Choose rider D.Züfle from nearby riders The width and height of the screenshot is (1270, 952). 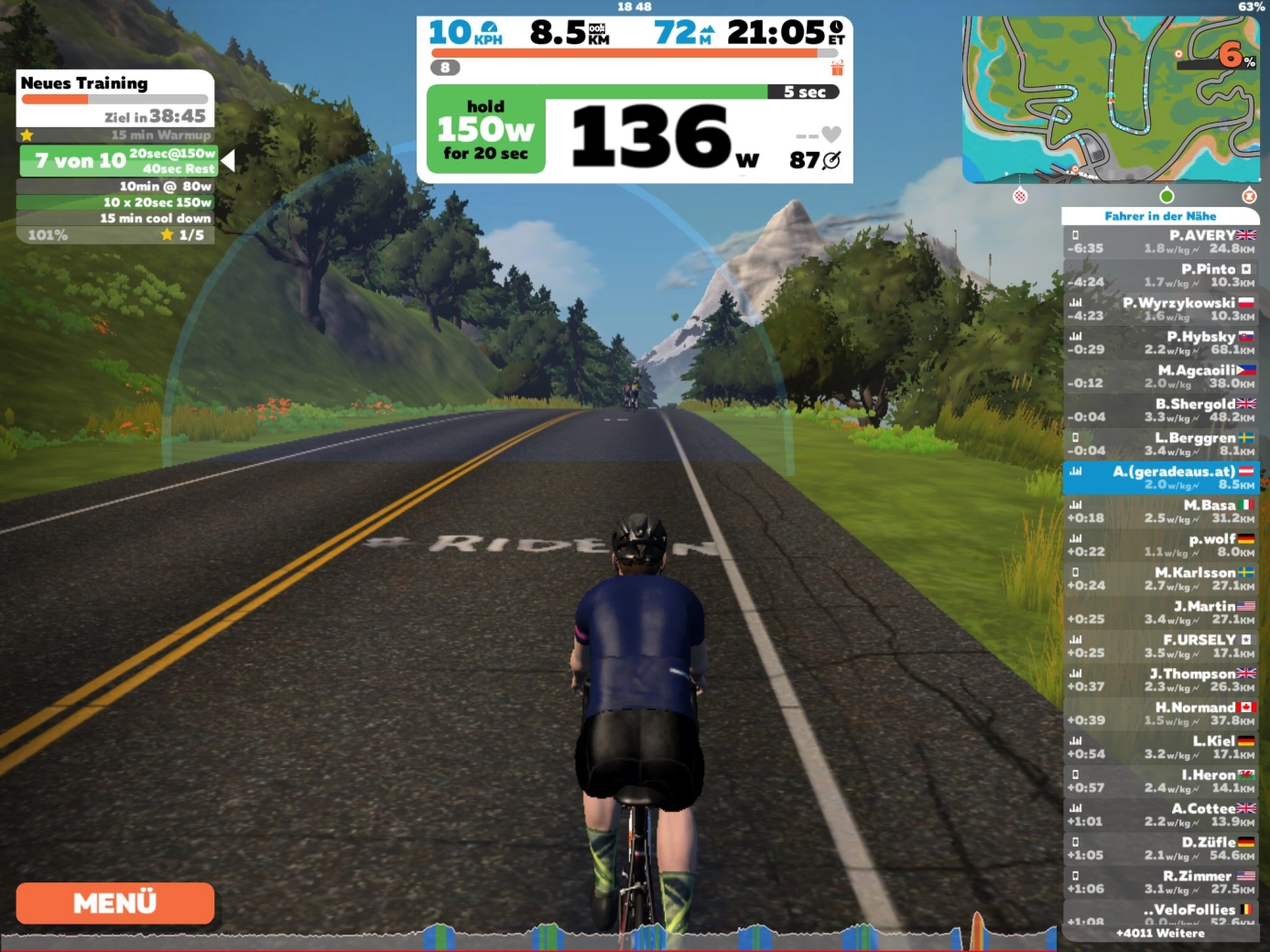pyautogui.click(x=1160, y=849)
